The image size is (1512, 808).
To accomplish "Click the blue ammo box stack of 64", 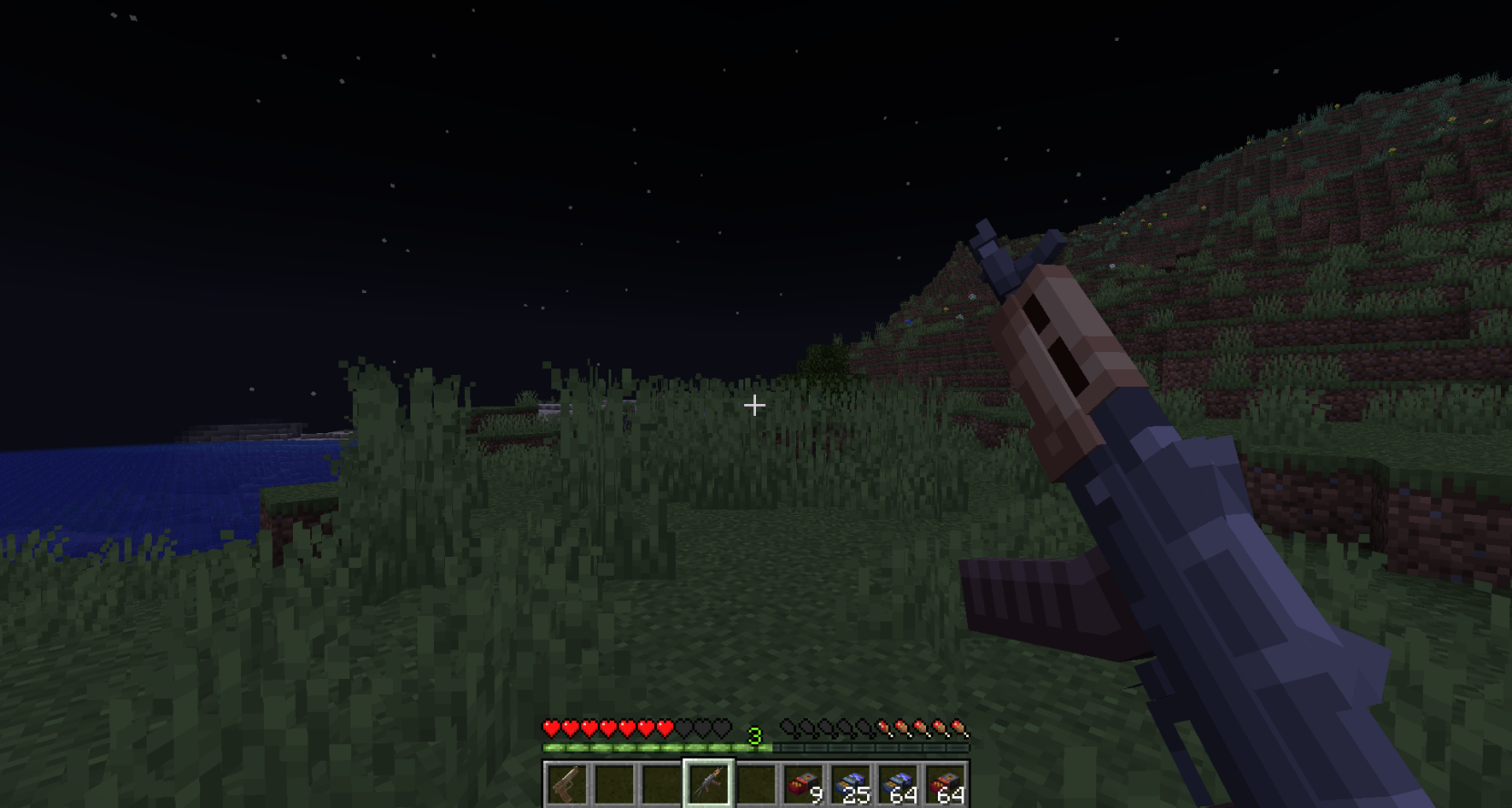I will (x=897, y=783).
